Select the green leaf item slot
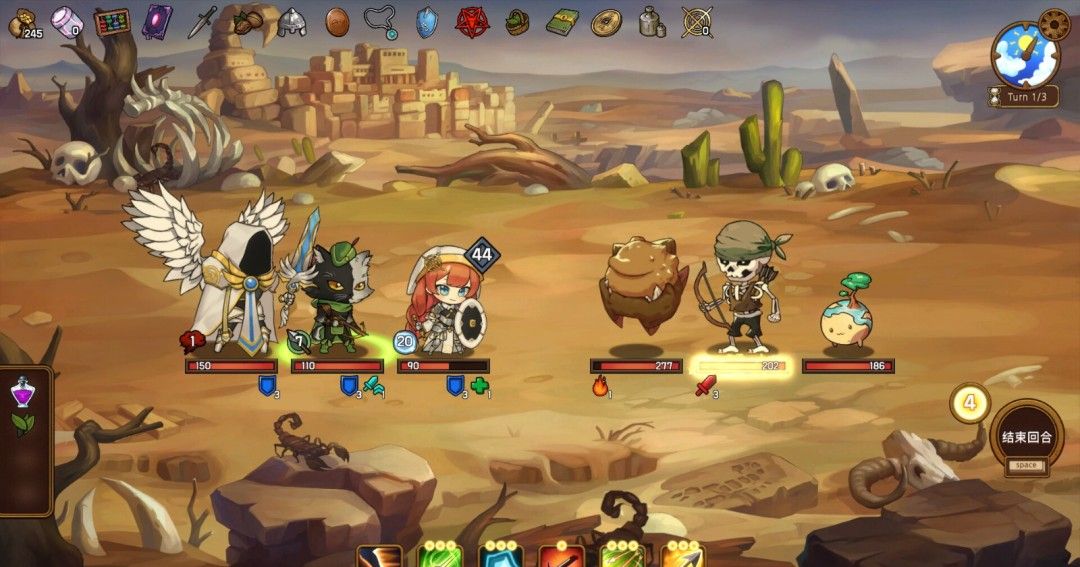Viewport: 1080px width, 567px height. tap(22, 424)
